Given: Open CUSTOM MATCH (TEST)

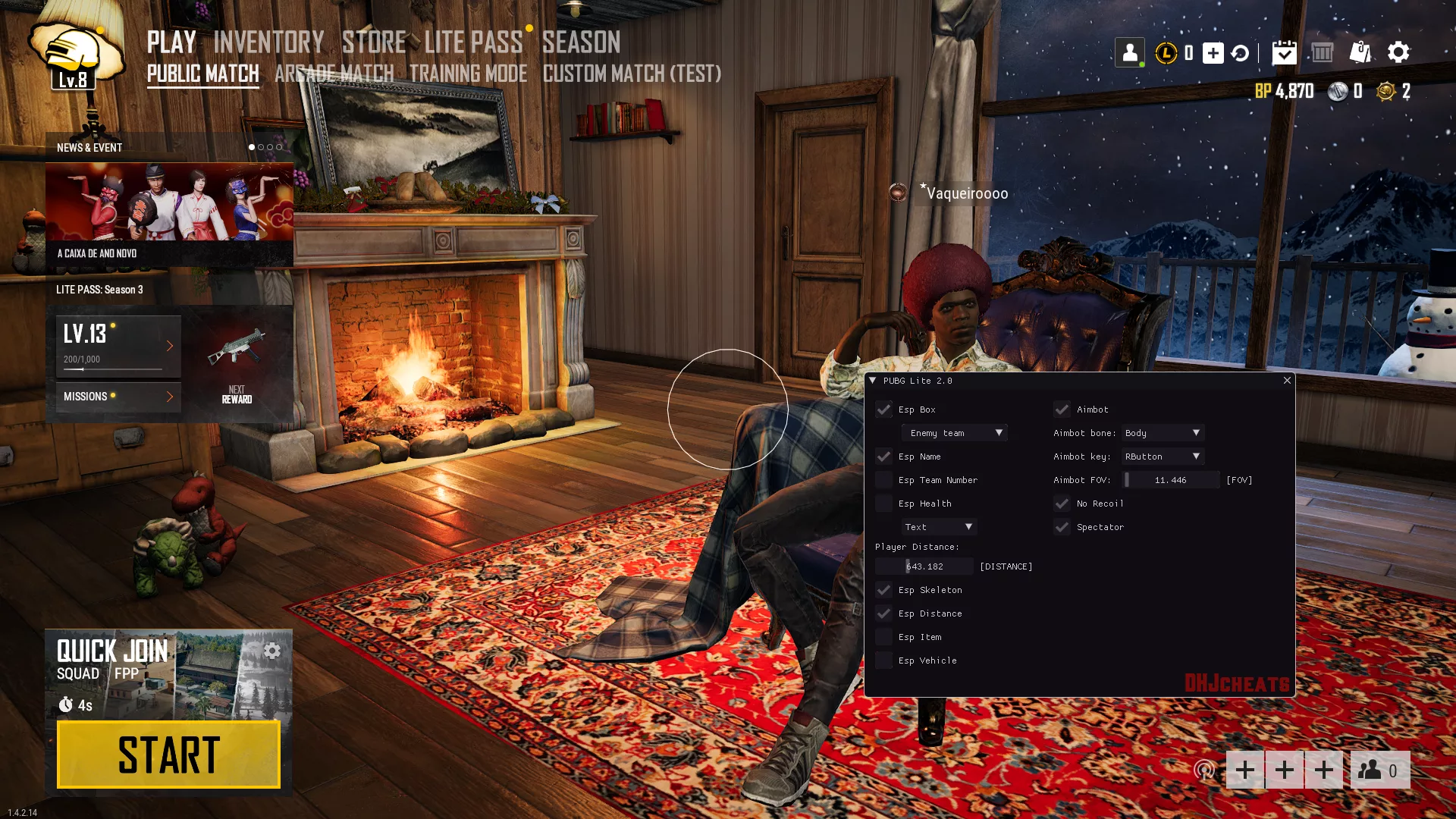Looking at the screenshot, I should 632,74.
